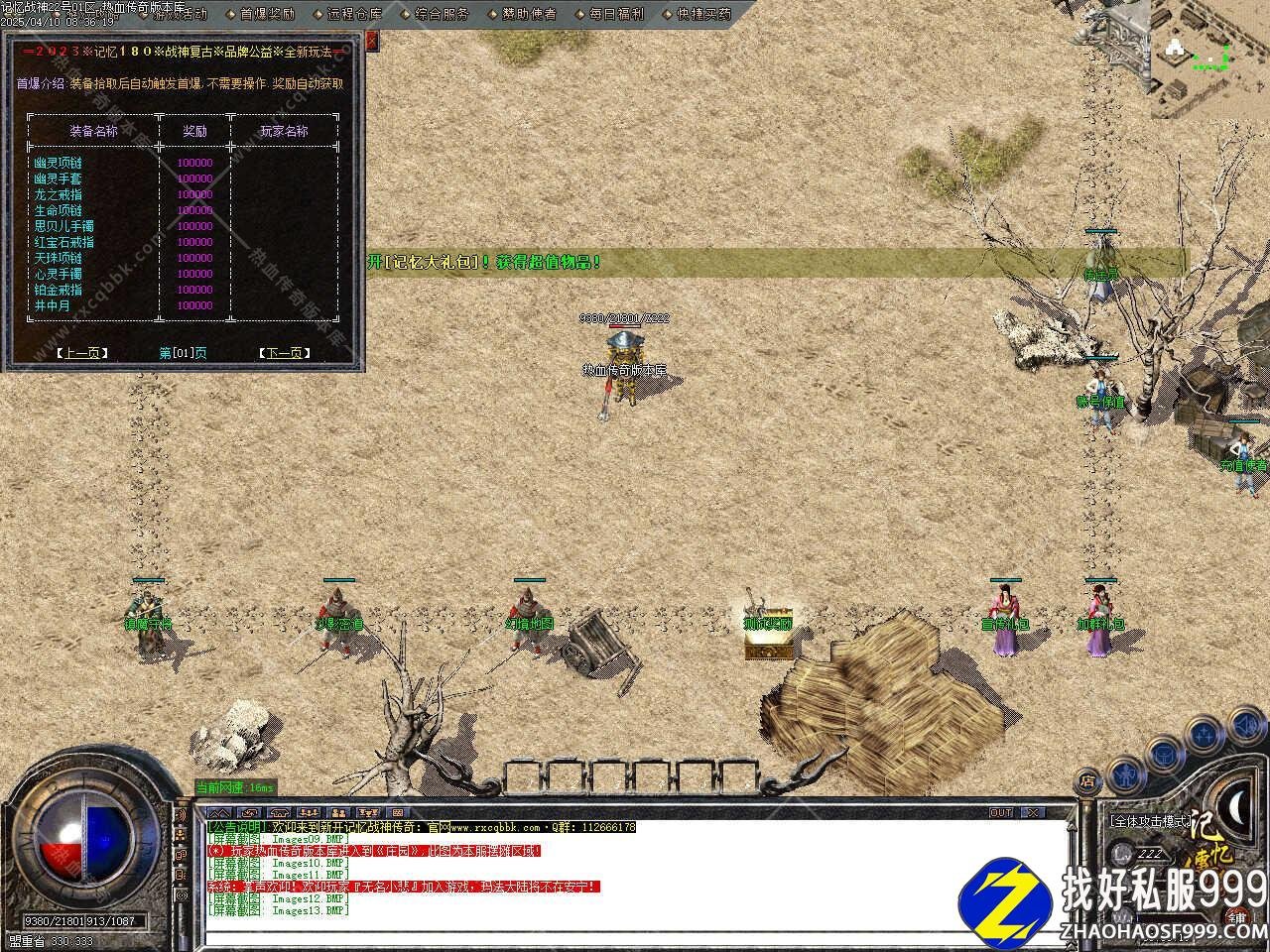The image size is (1270, 952).
Task: Open the 综合服务 services menu
Action: tap(442, 15)
